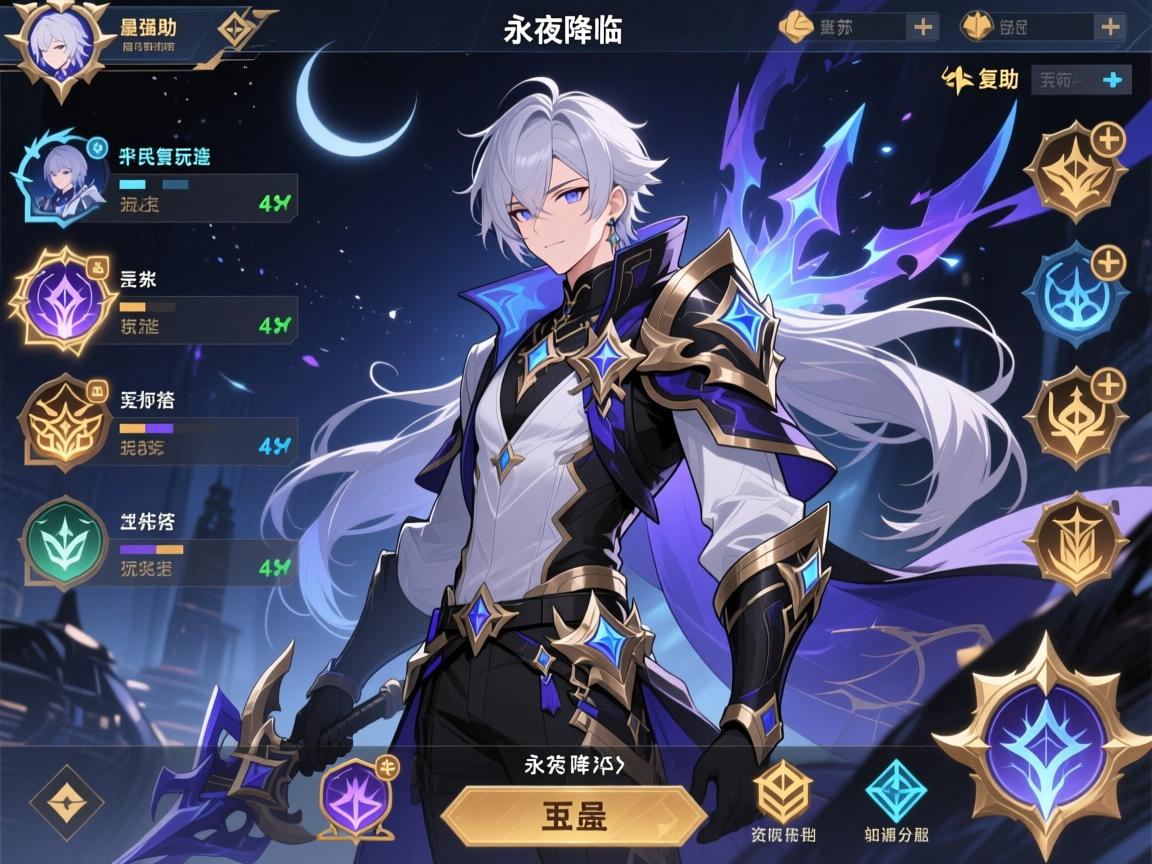Choose the glowing purple crystal emblem skill

coord(63,298)
